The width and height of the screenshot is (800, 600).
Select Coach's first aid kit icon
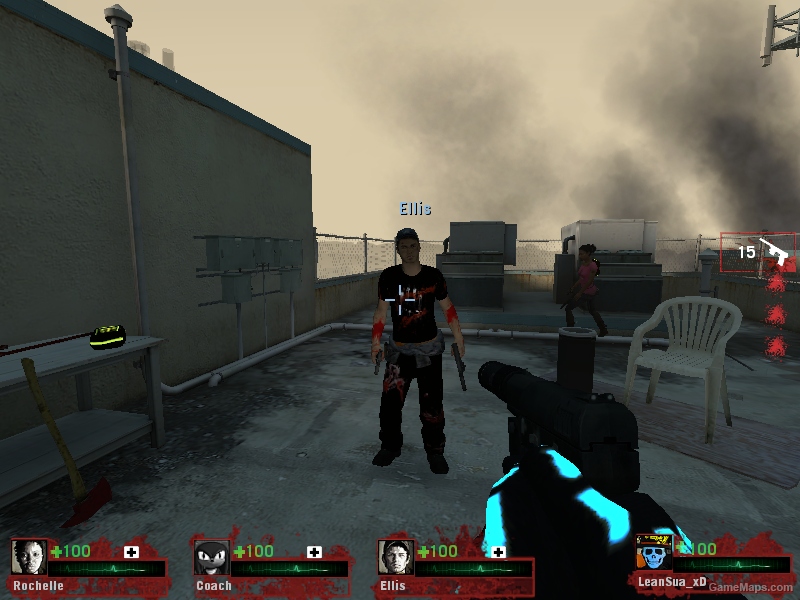click(314, 552)
